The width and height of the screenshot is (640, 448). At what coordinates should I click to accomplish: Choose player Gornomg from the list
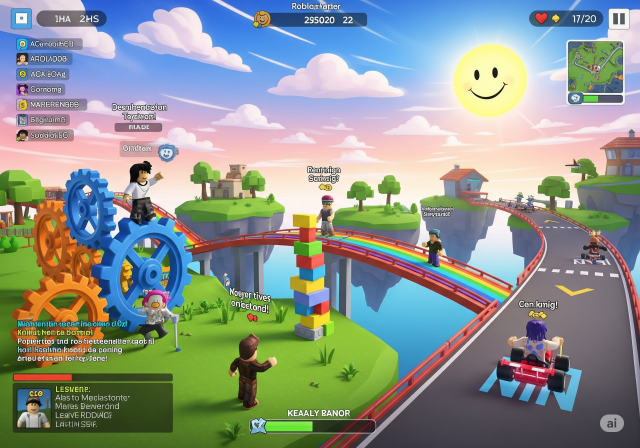point(42,89)
